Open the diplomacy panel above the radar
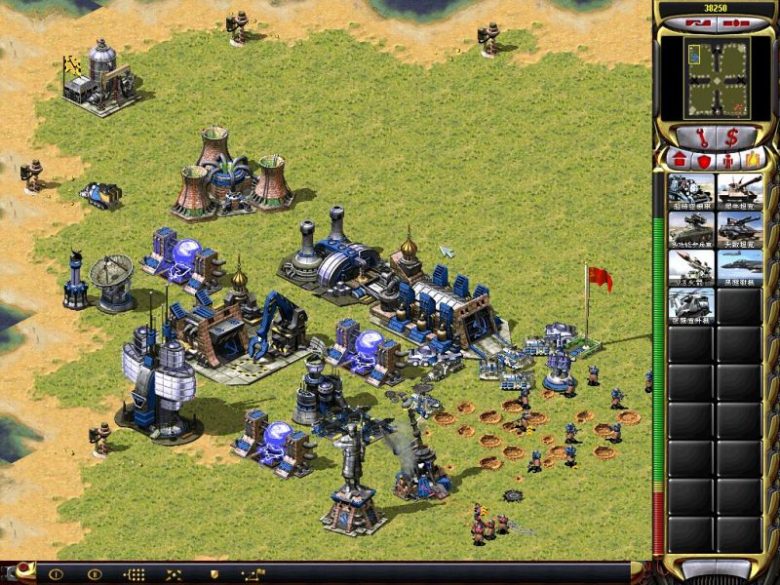Screen dimensions: 780x585 (699, 22)
